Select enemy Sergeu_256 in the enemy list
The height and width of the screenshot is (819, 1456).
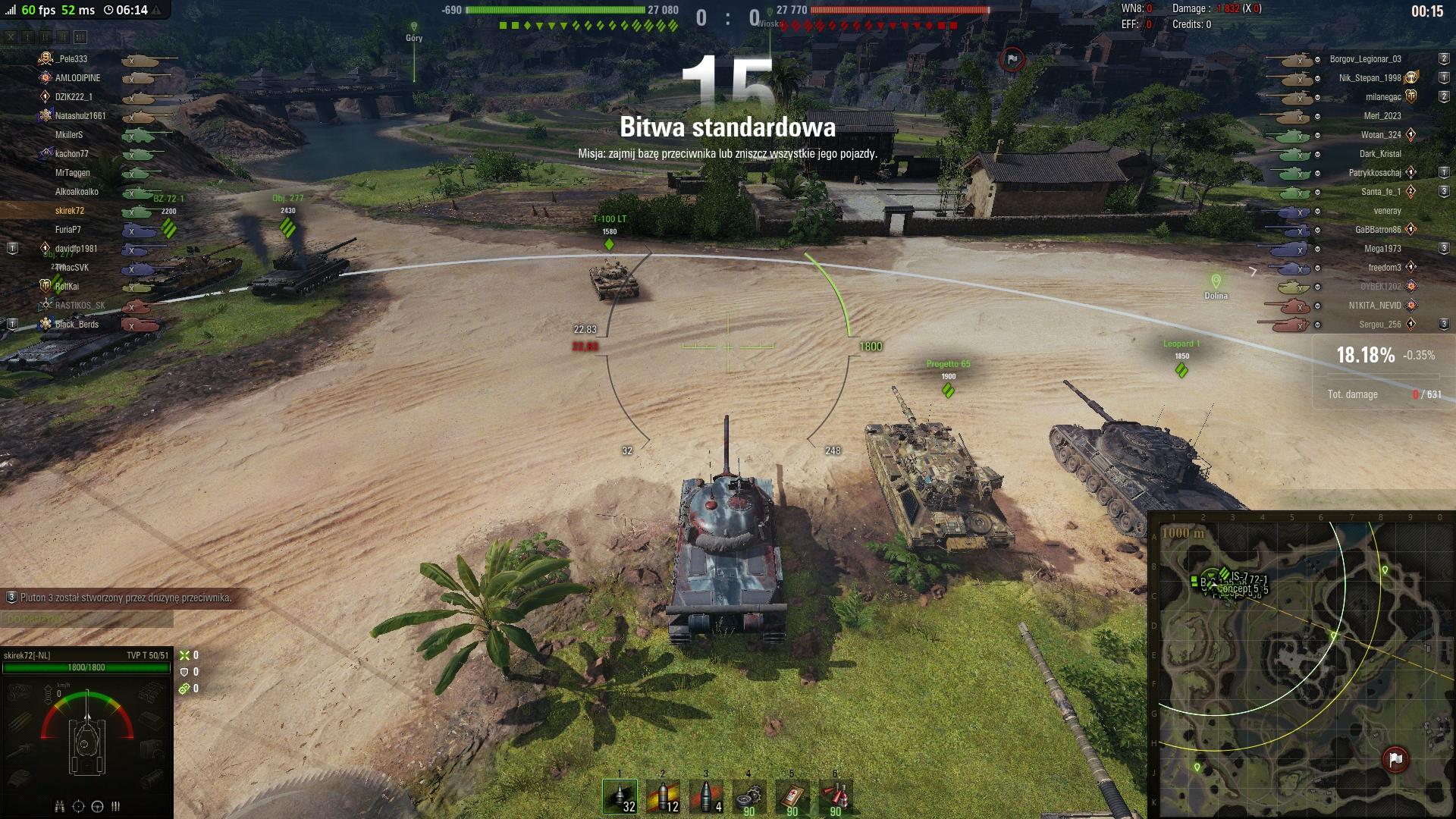(1379, 325)
